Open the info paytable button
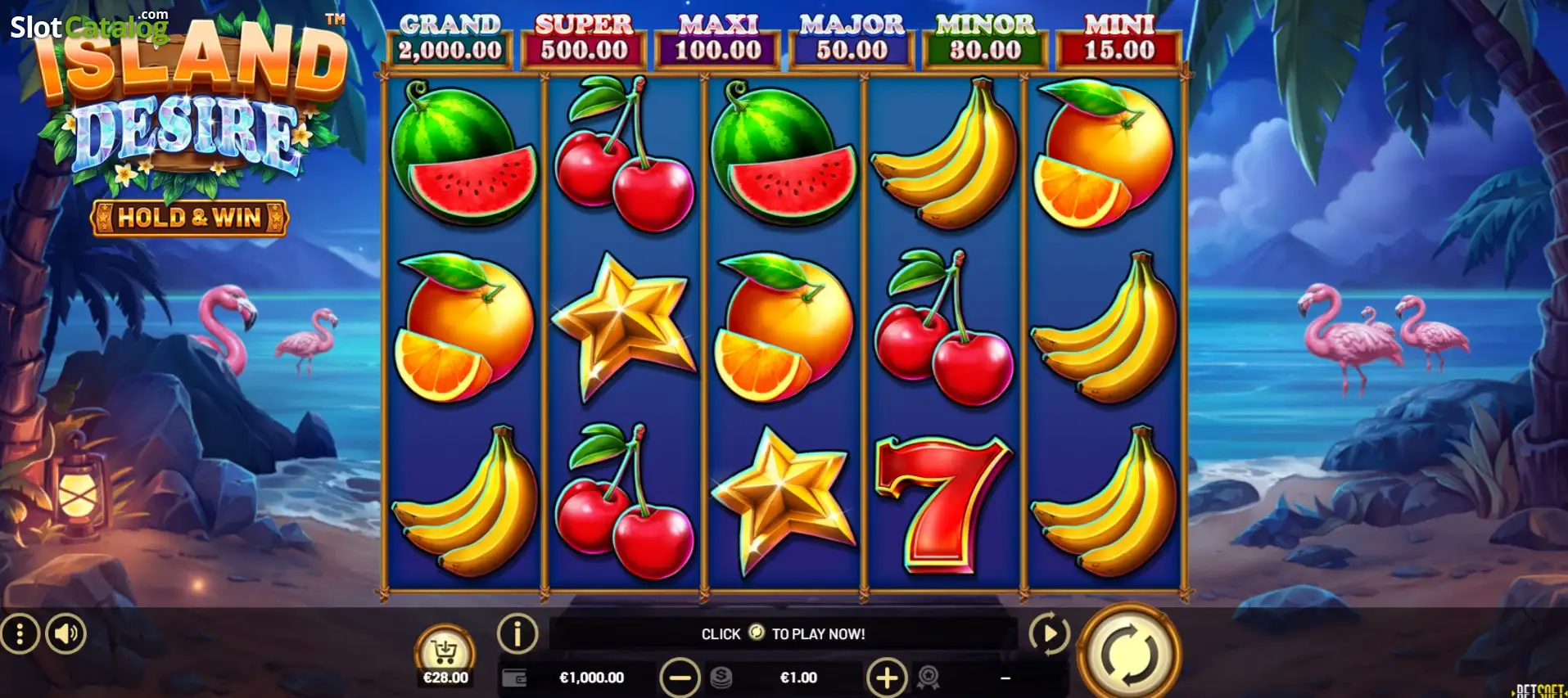Screen dimensions: 1568x698 (517, 633)
